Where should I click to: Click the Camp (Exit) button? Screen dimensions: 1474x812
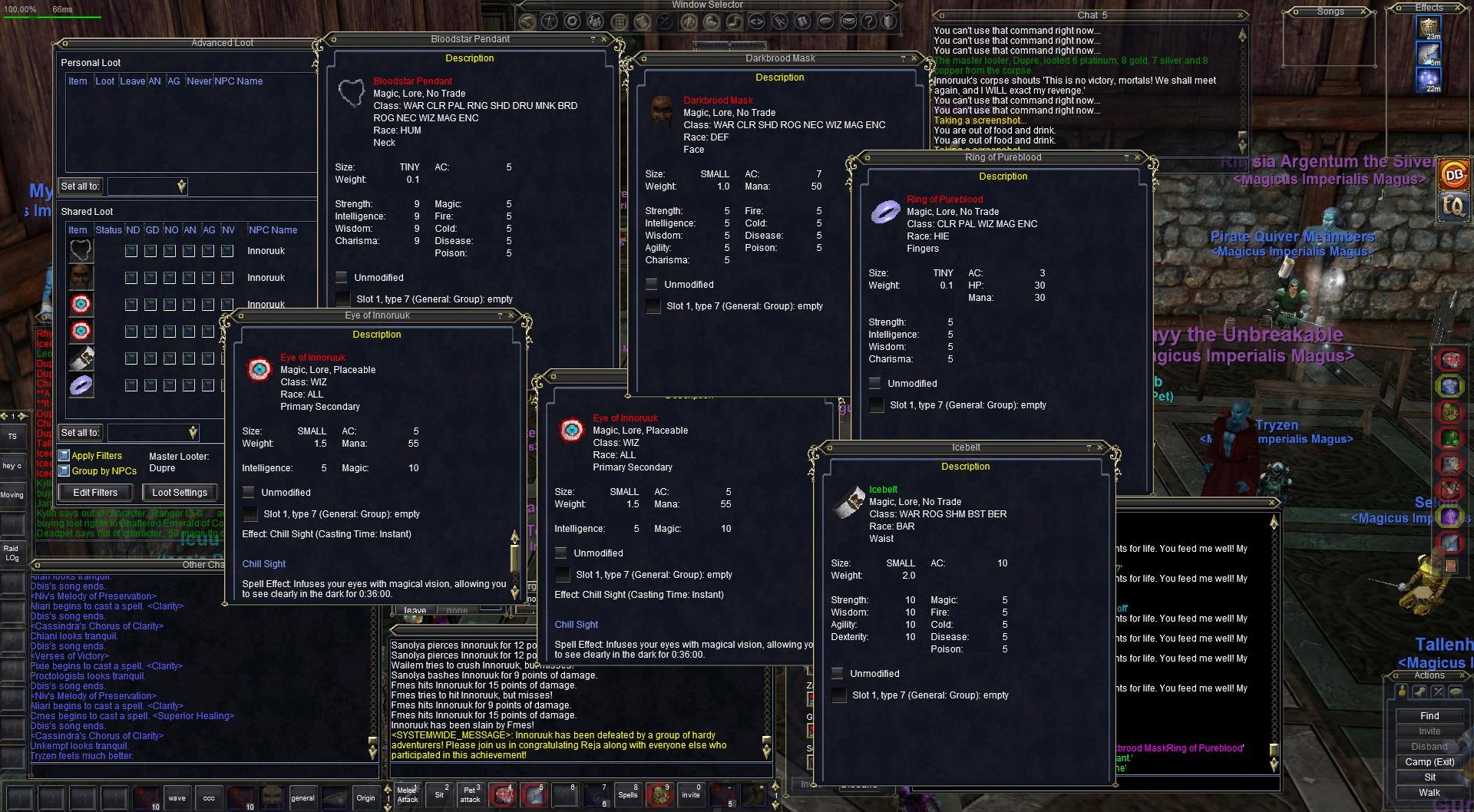[1429, 762]
